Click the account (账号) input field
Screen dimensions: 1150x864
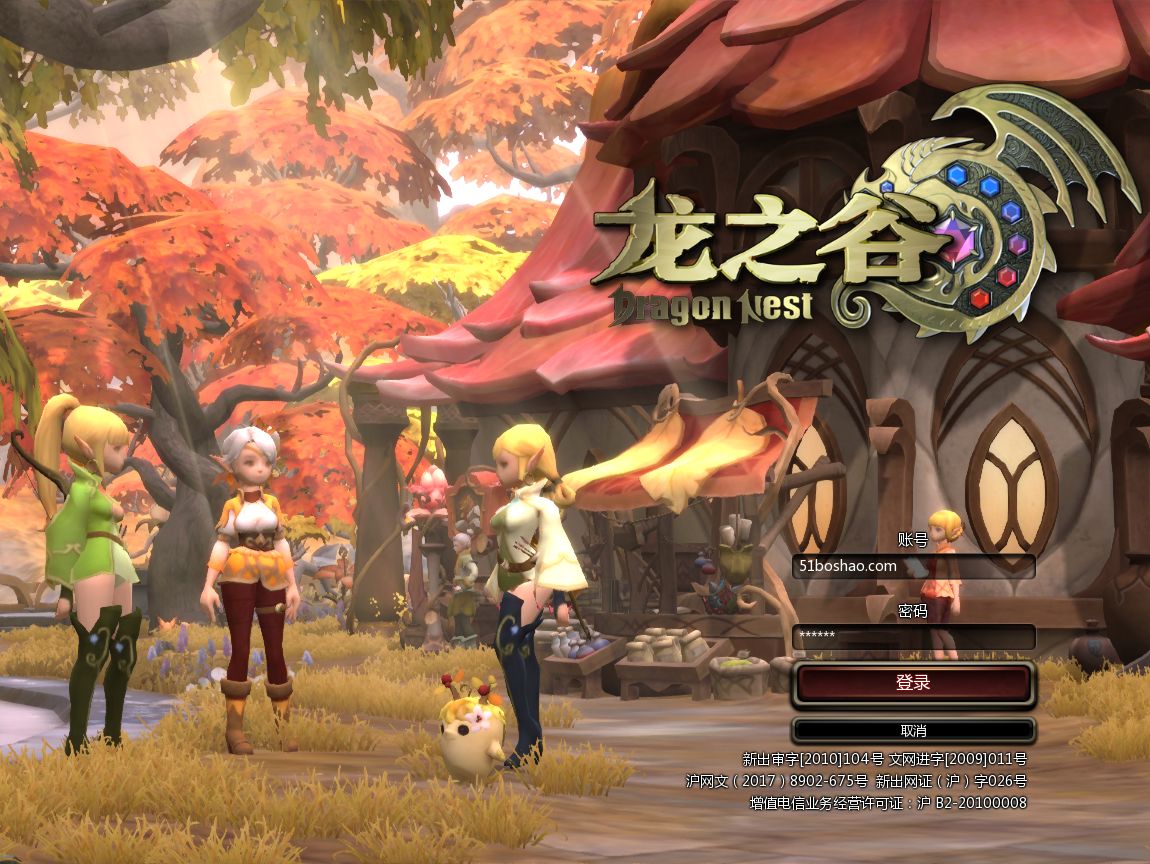click(913, 566)
